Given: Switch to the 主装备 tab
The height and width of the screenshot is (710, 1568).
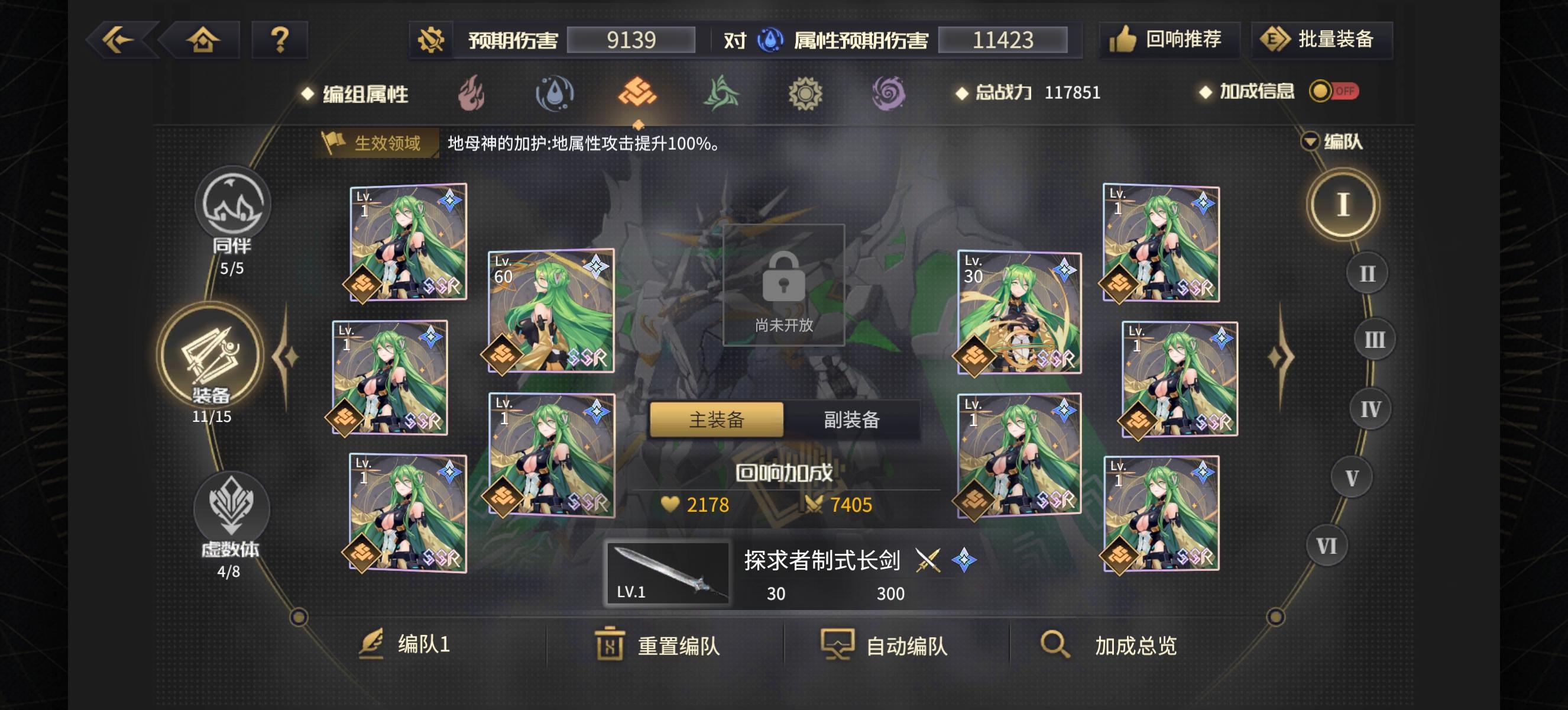Looking at the screenshot, I should (x=717, y=419).
